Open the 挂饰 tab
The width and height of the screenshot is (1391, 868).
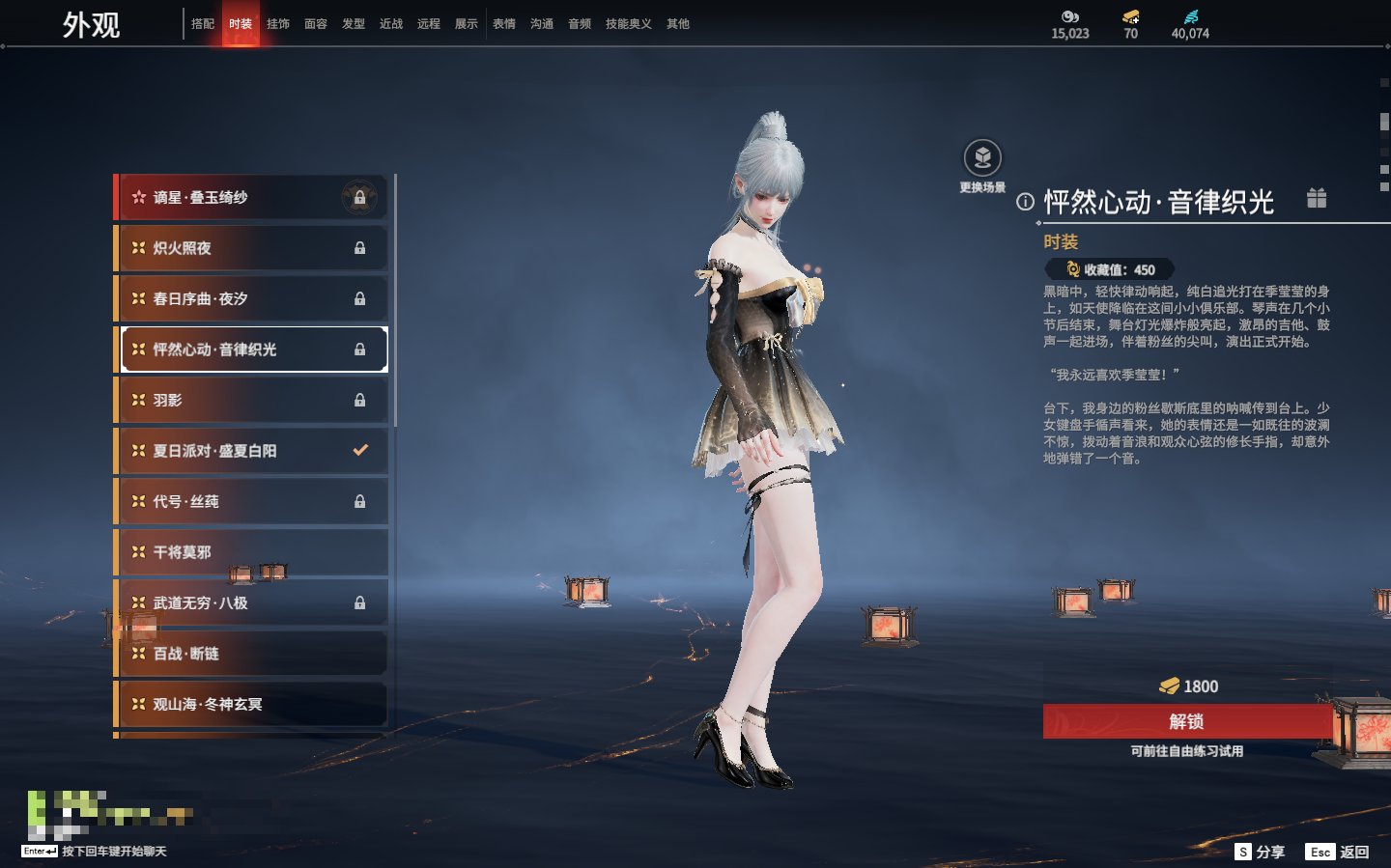click(x=278, y=24)
